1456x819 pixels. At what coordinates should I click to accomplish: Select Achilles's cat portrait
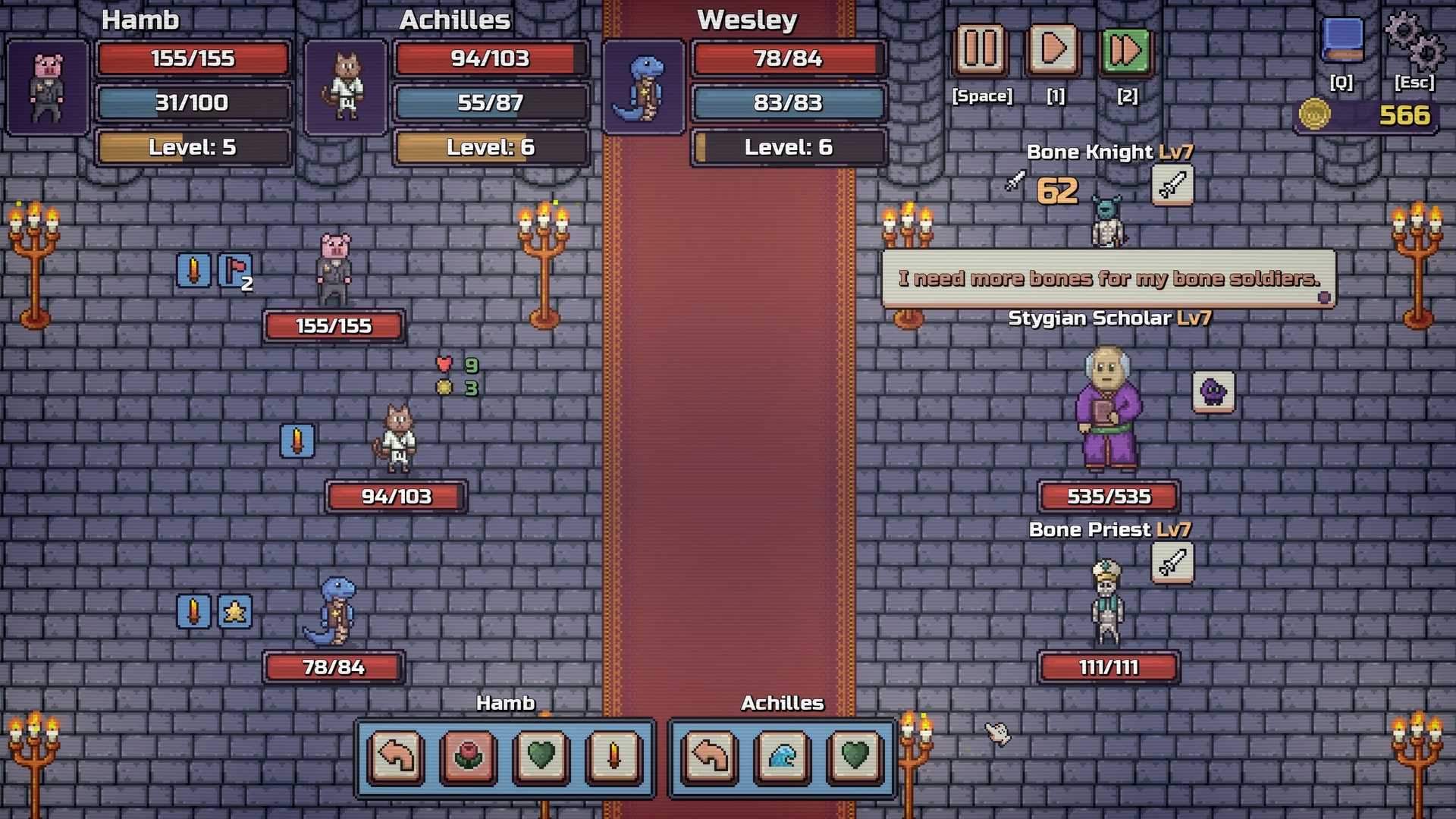pos(346,88)
